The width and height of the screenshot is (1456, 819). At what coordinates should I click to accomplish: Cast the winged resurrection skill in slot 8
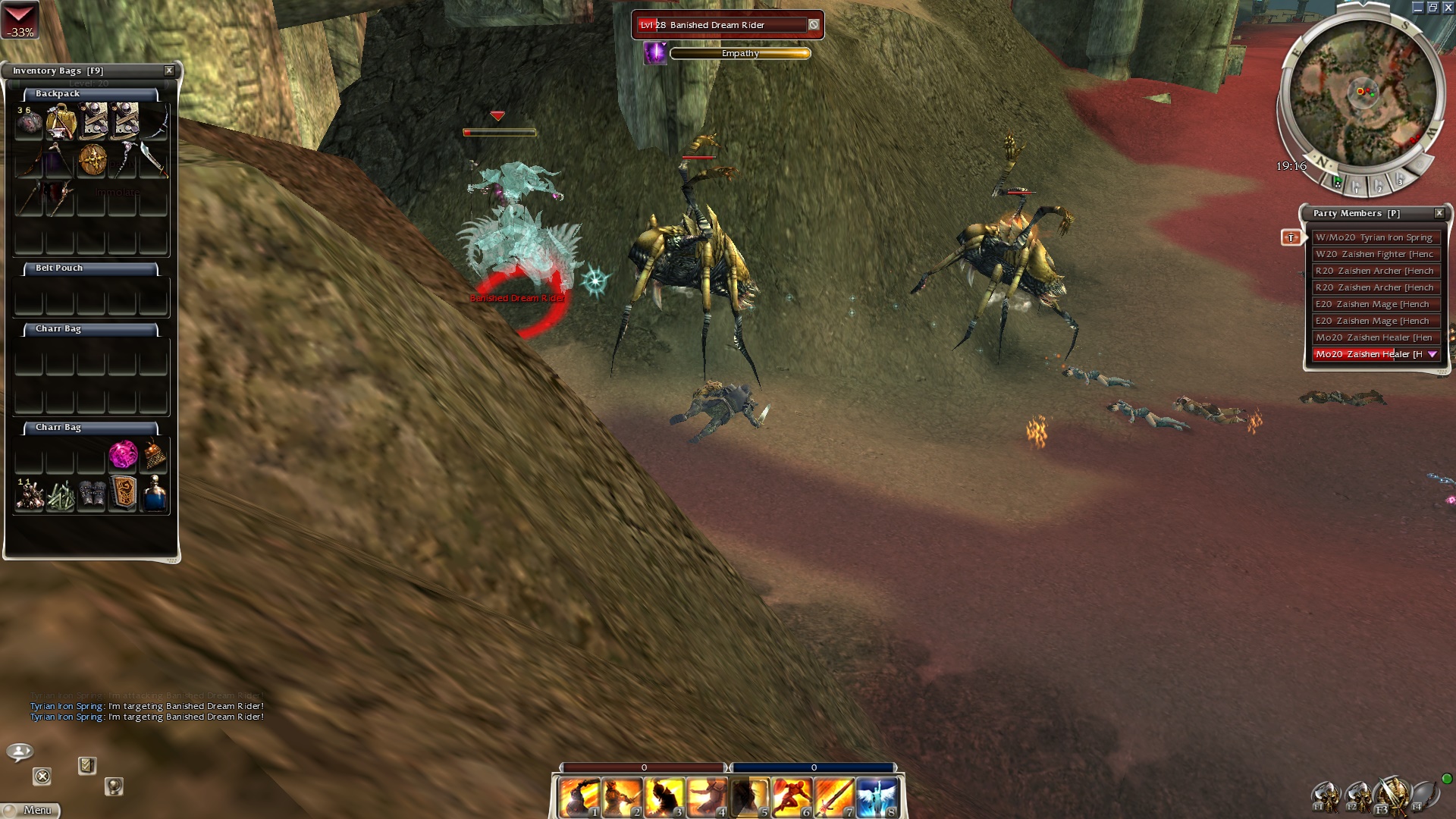click(877, 798)
